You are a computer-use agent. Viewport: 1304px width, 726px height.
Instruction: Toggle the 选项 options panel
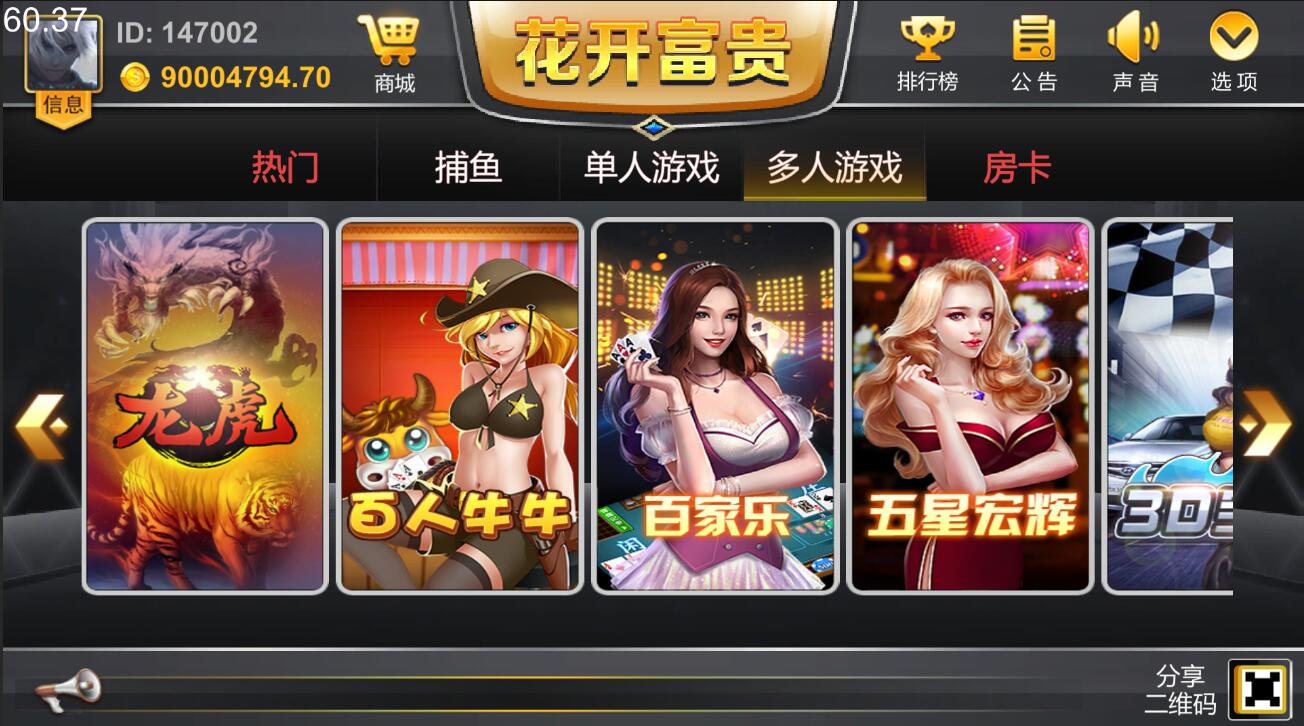[1233, 50]
